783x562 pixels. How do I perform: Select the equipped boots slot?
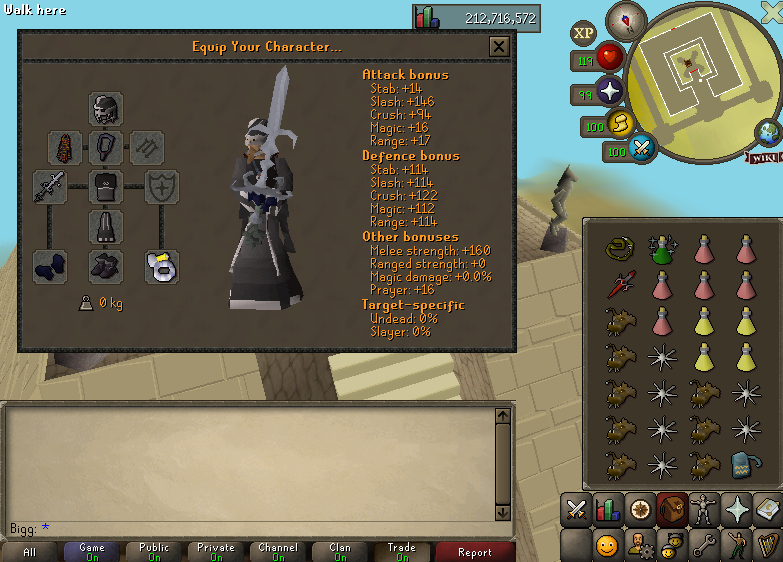pyautogui.click(x=106, y=266)
